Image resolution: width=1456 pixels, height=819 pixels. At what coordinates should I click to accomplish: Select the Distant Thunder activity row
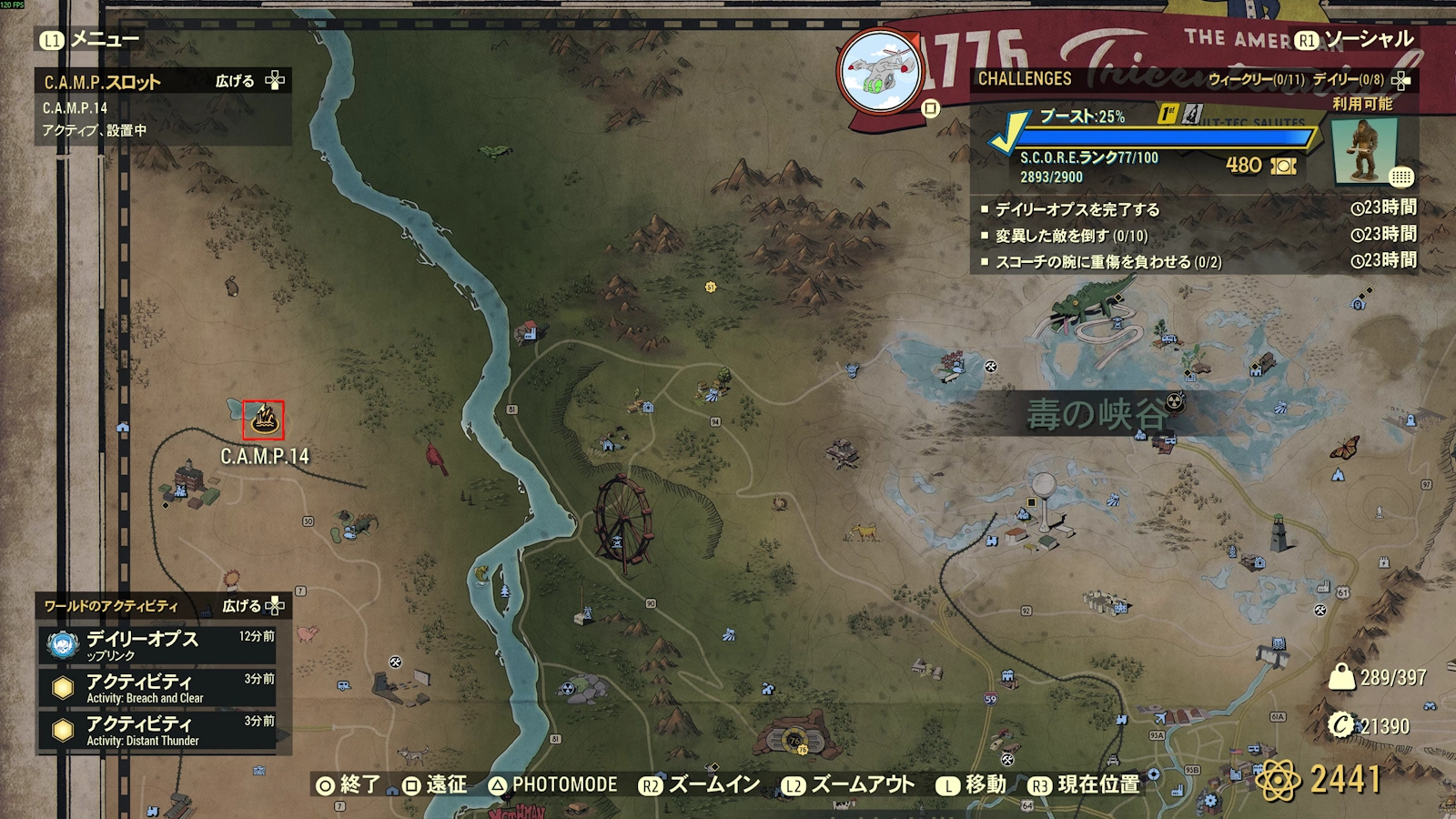[x=157, y=730]
